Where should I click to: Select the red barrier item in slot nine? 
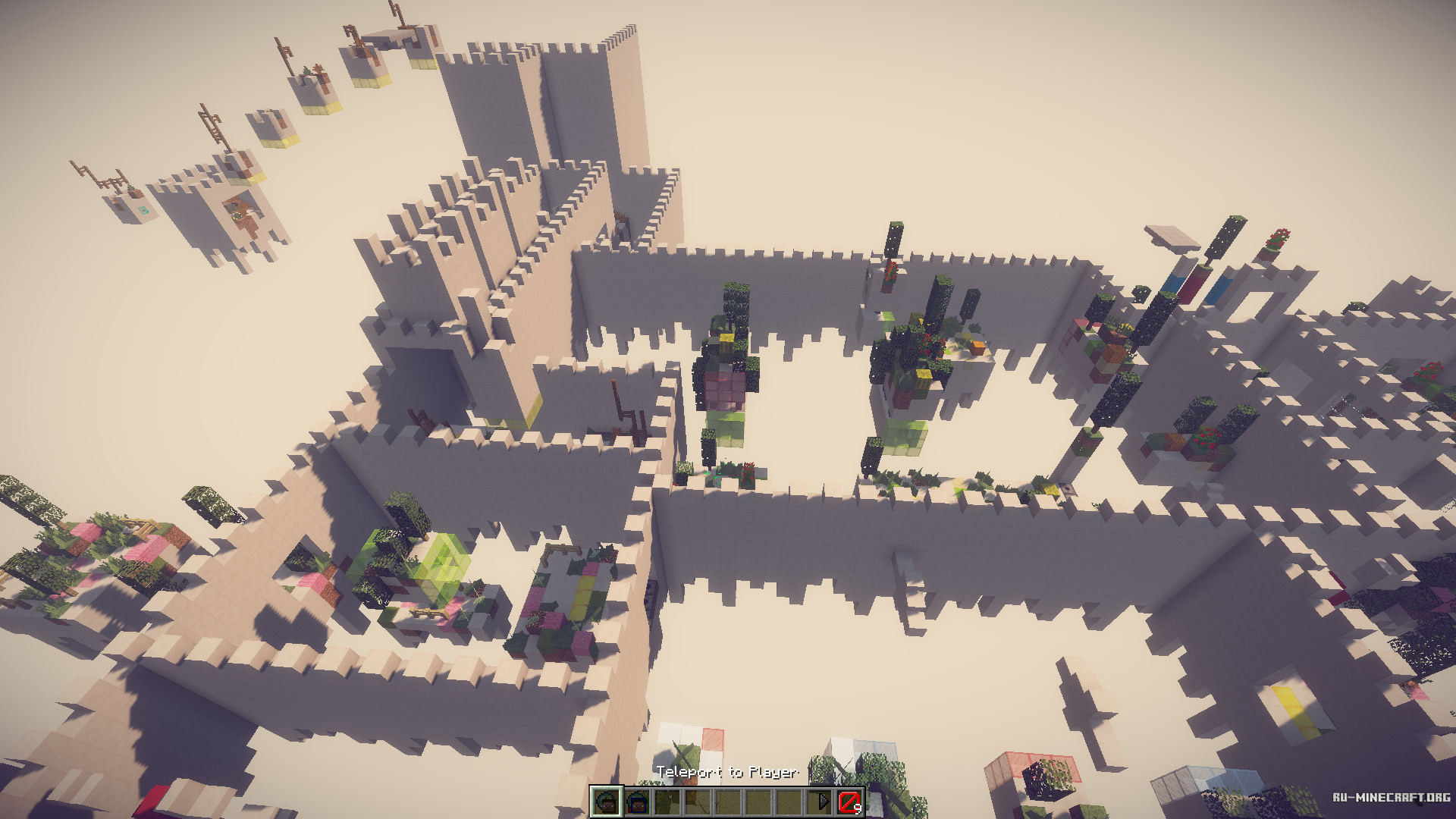coord(850,802)
